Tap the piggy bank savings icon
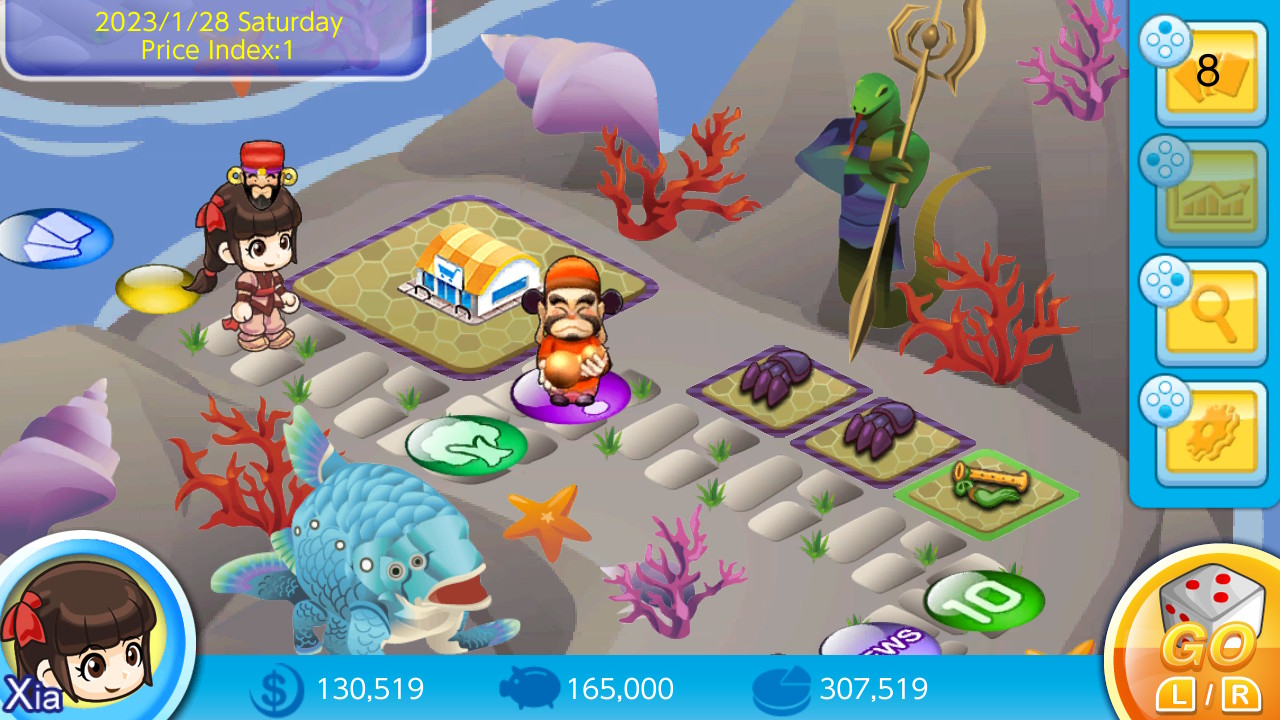This screenshot has width=1280, height=720. 530,688
